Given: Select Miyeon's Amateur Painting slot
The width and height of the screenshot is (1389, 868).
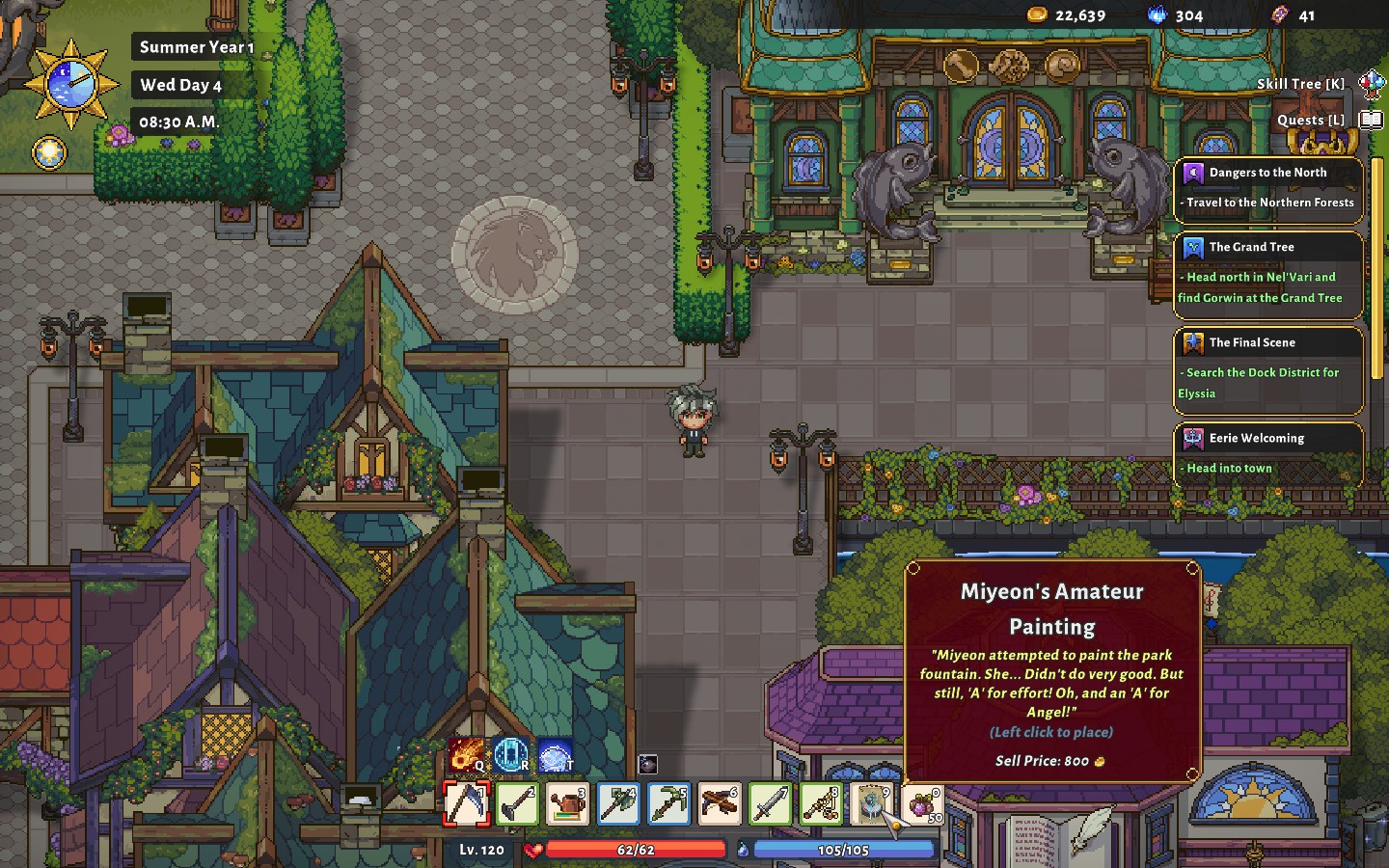Looking at the screenshot, I should (x=871, y=802).
